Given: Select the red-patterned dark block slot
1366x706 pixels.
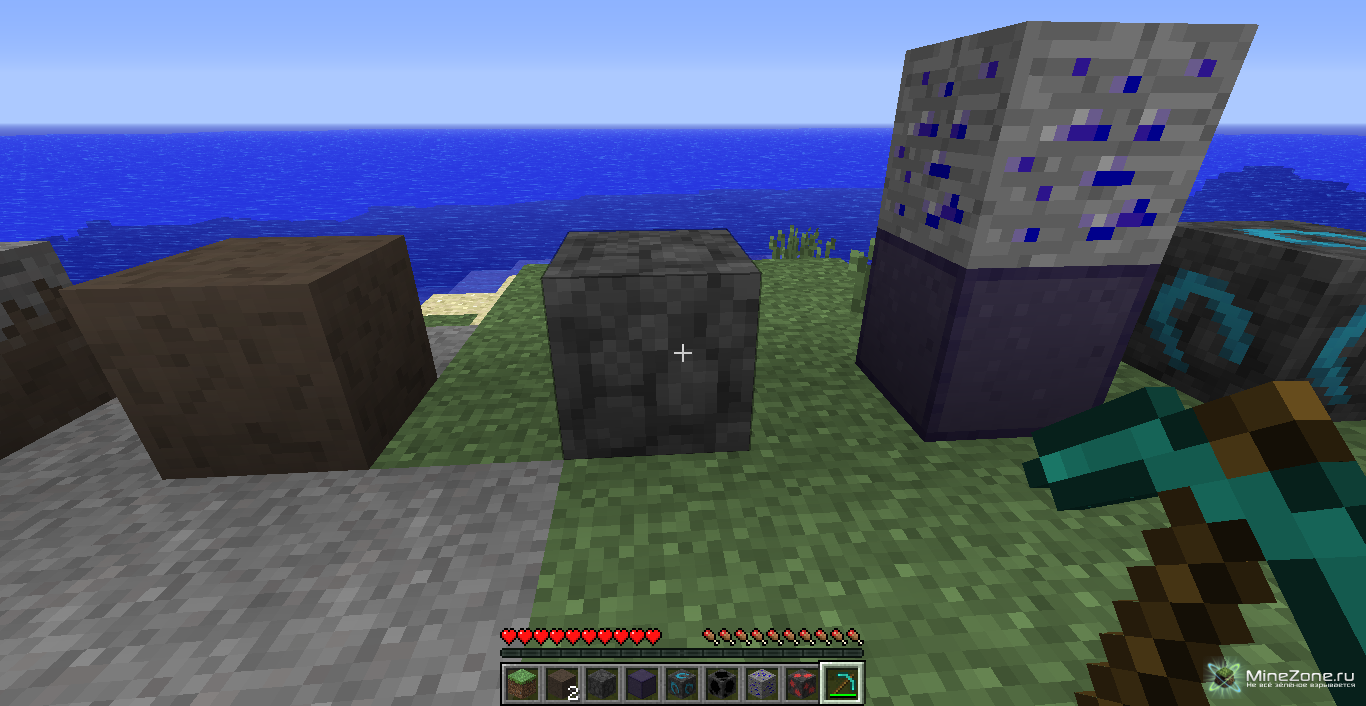Looking at the screenshot, I should coord(800,684).
